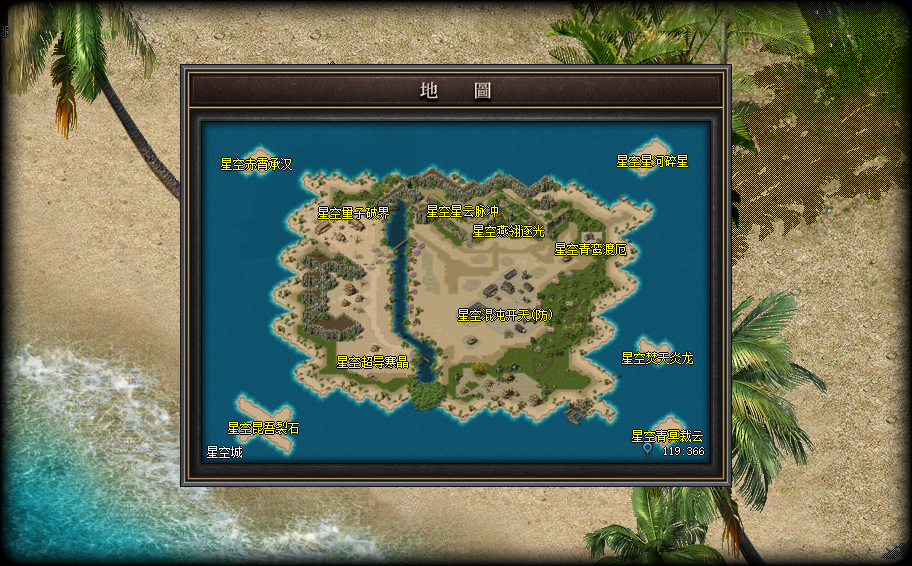Select the 星空燕翎逐光 map label
The image size is (912, 566).
click(509, 231)
